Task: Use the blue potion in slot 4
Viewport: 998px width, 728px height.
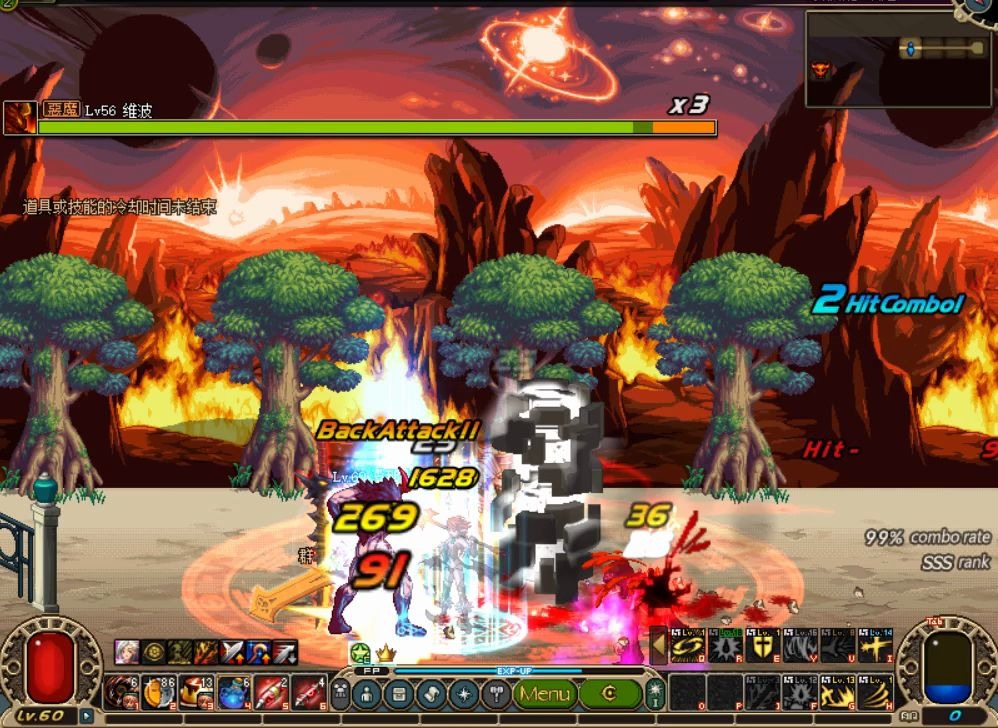Action: [x=233, y=691]
